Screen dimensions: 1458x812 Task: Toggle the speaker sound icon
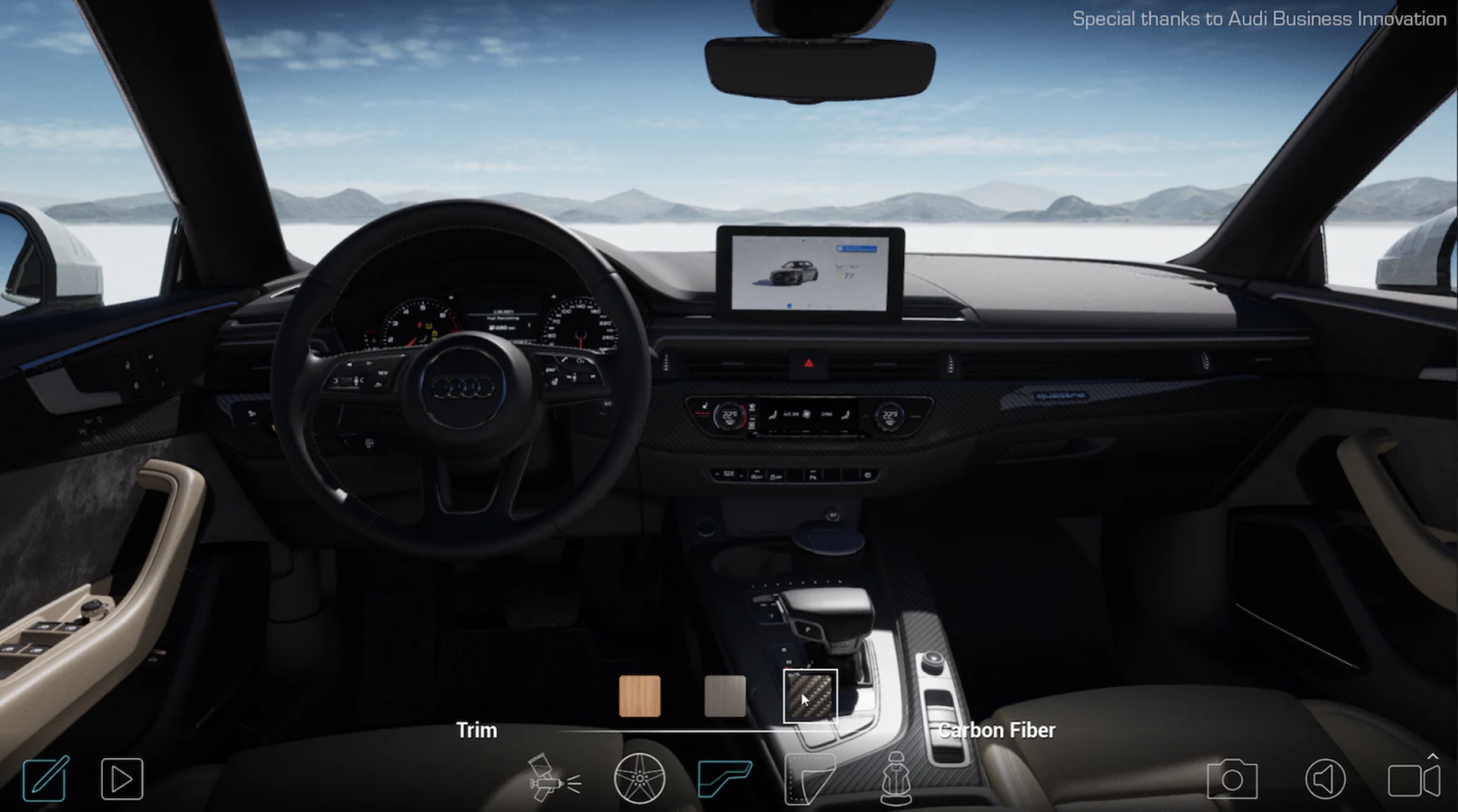click(1325, 779)
